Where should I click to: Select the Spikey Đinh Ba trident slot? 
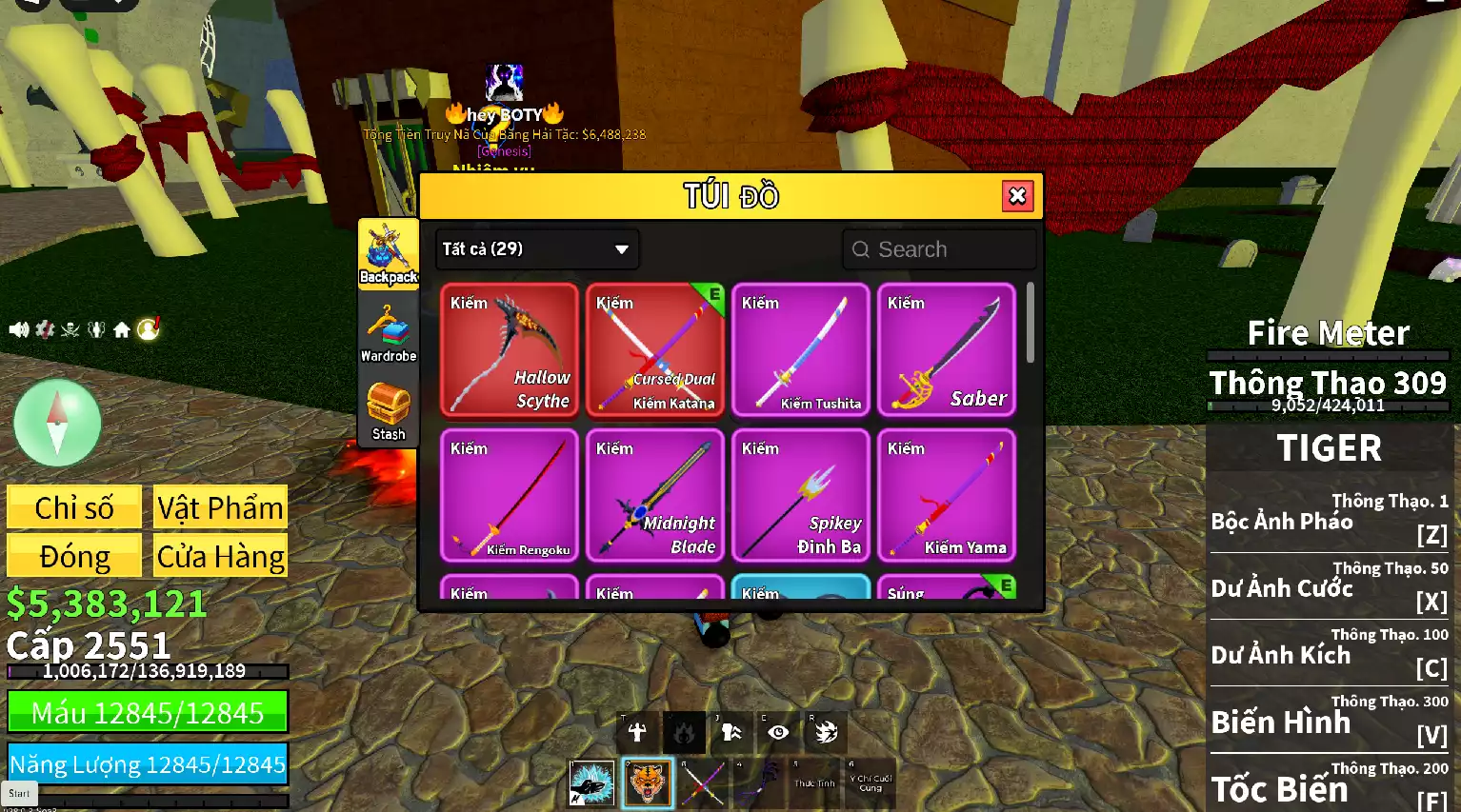[x=801, y=496]
